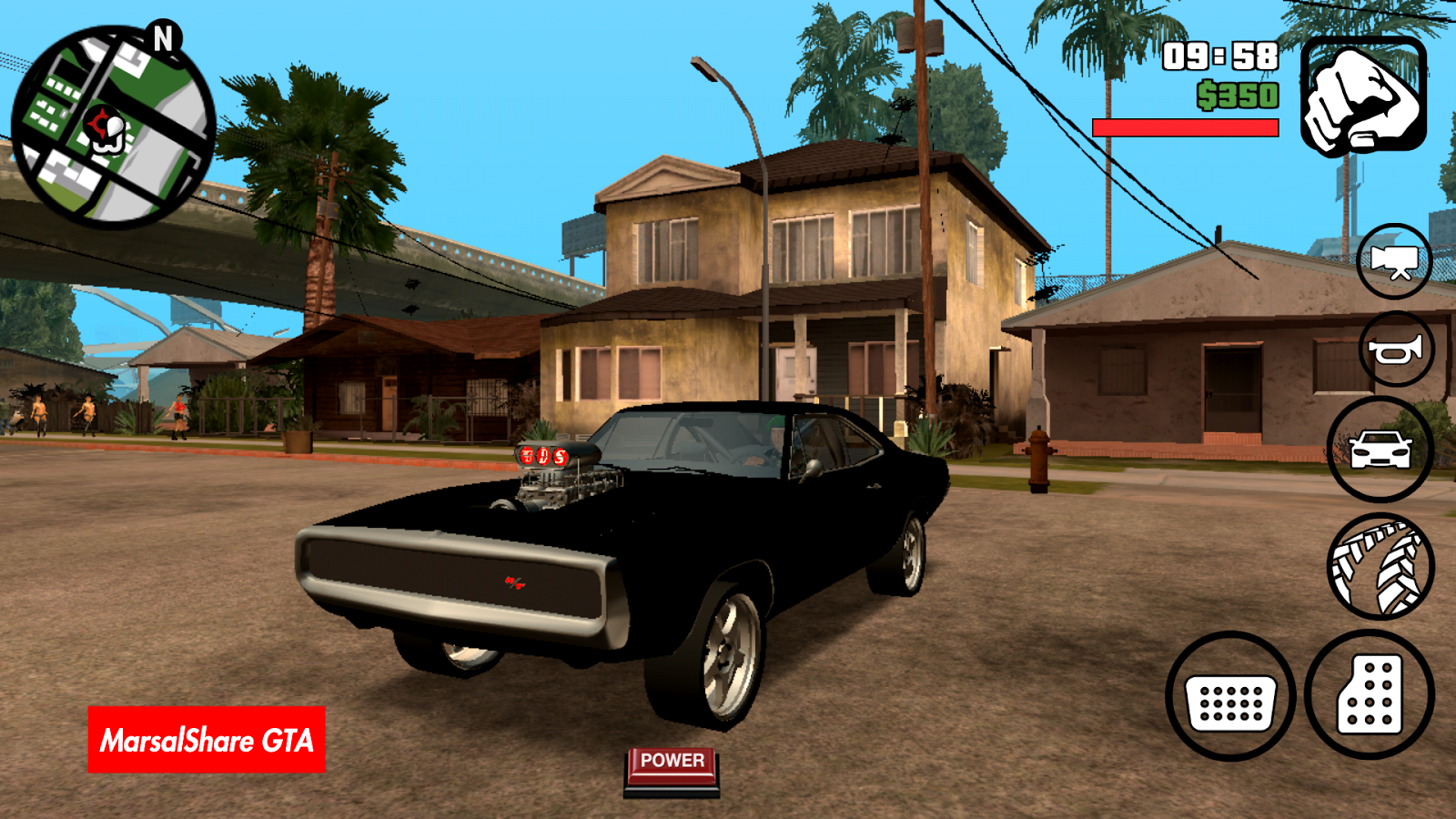
Task: Tap the in-game clock showing 09:58
Action: tap(1219, 56)
